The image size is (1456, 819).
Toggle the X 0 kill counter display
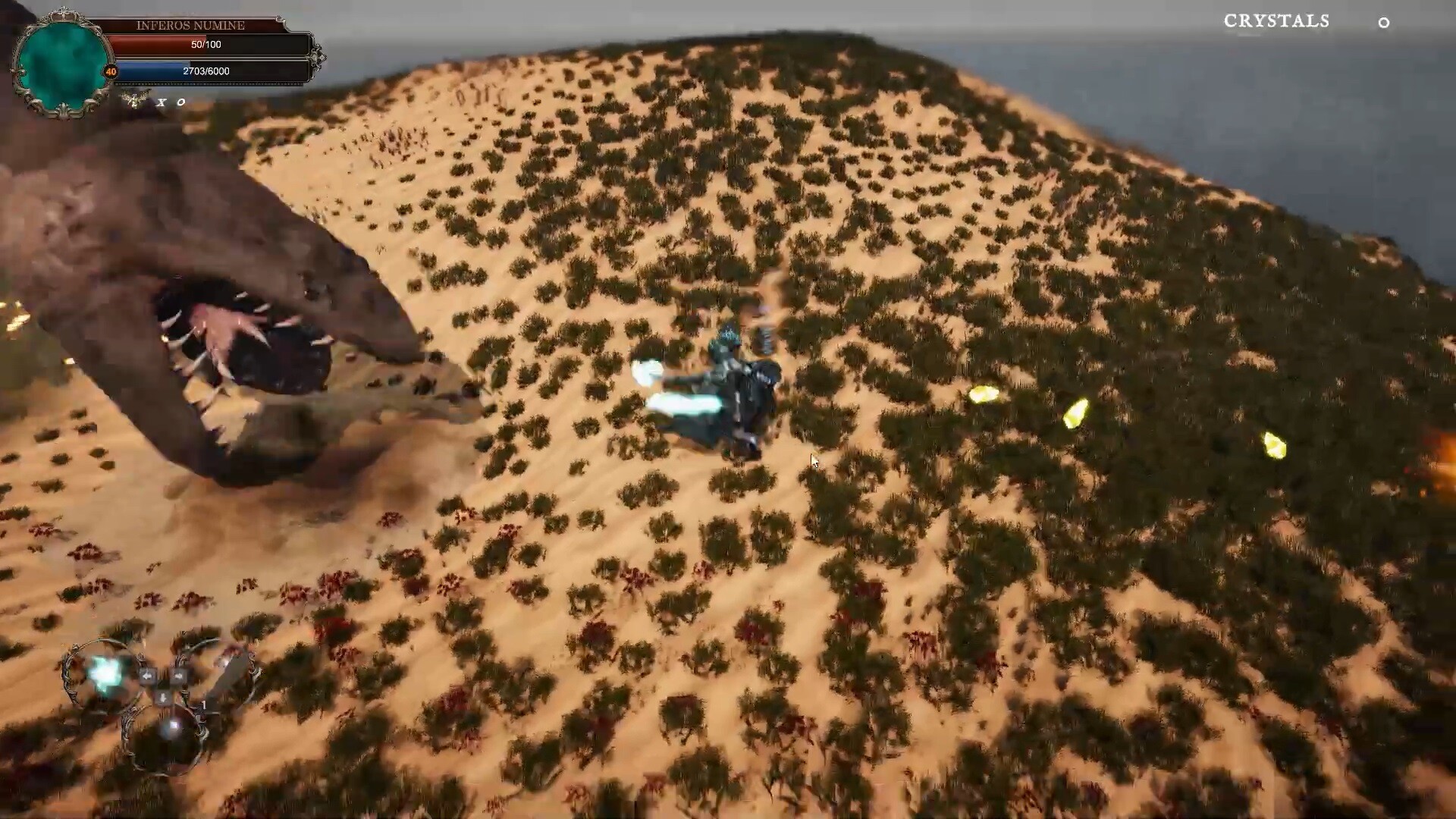coord(171,102)
